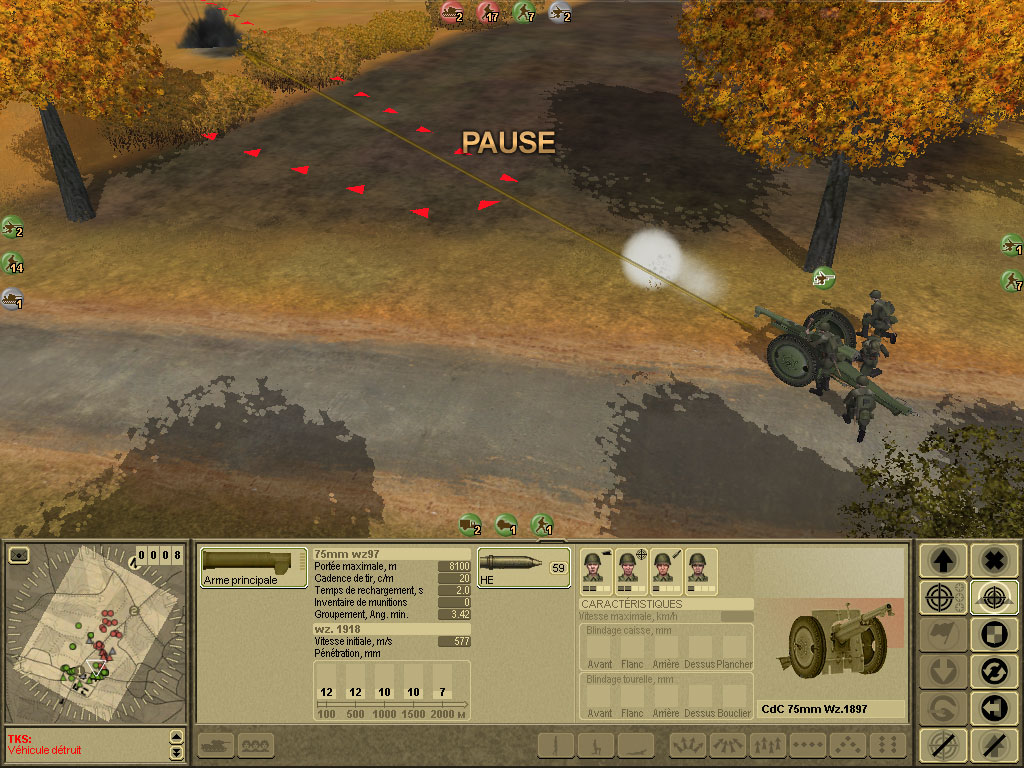Toggle the crossed-out crosshair hold fire button

944,745
